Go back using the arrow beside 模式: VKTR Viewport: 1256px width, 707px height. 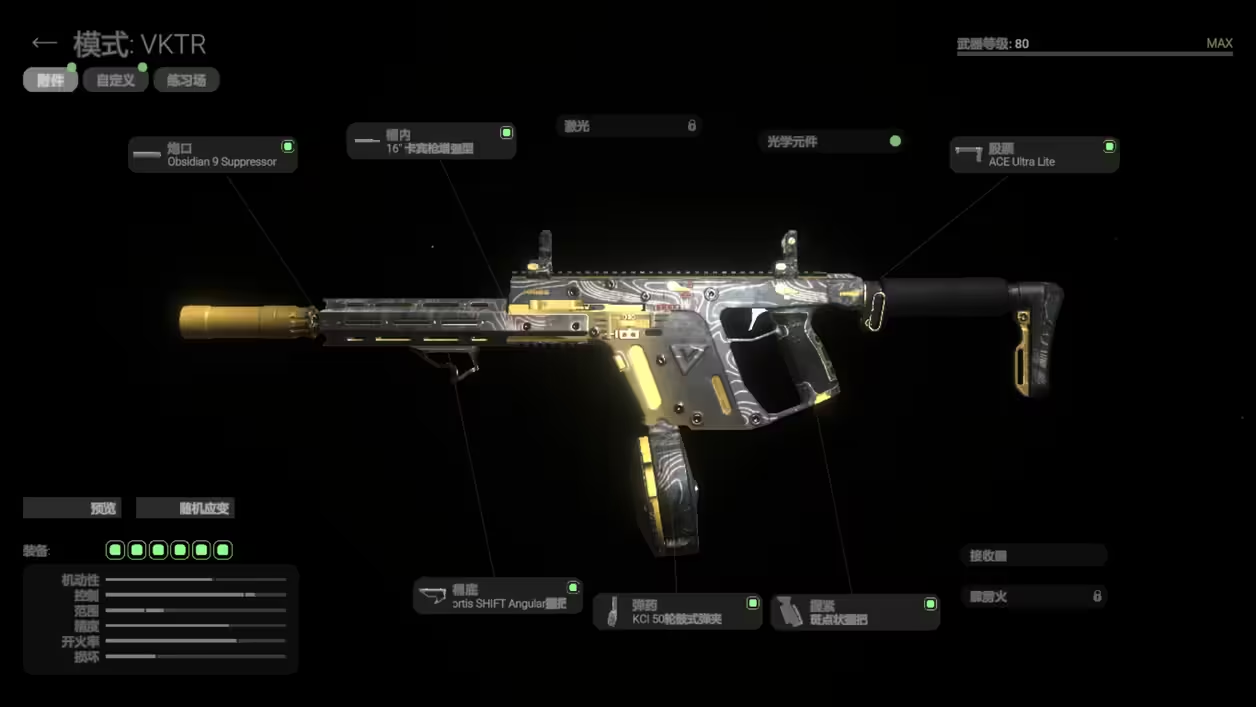[43, 43]
